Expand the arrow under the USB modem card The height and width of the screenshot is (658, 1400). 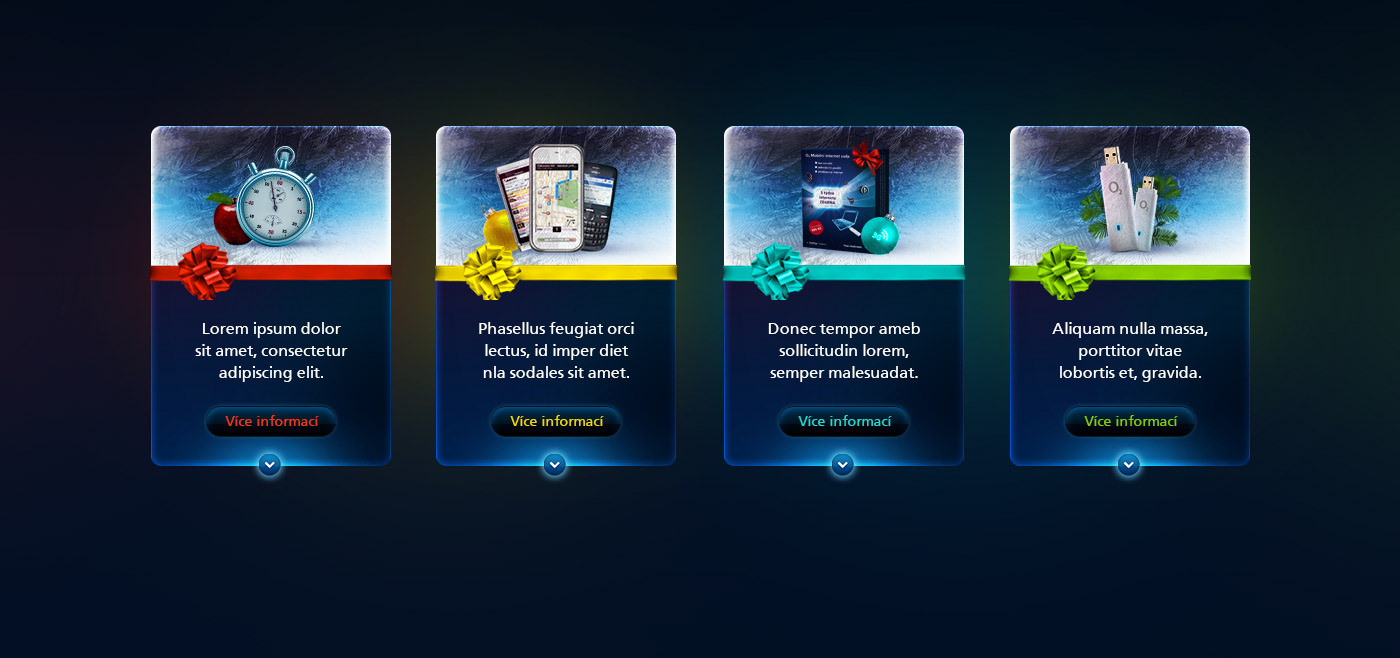pos(1129,464)
